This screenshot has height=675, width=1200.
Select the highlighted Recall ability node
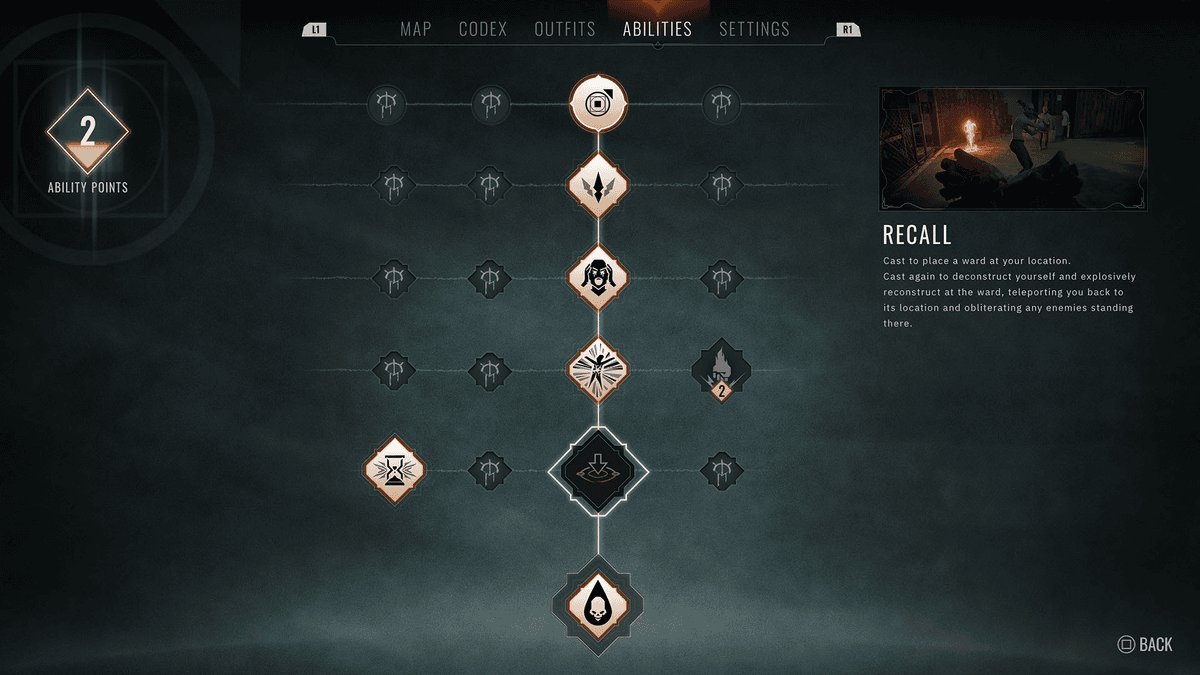[x=598, y=469]
